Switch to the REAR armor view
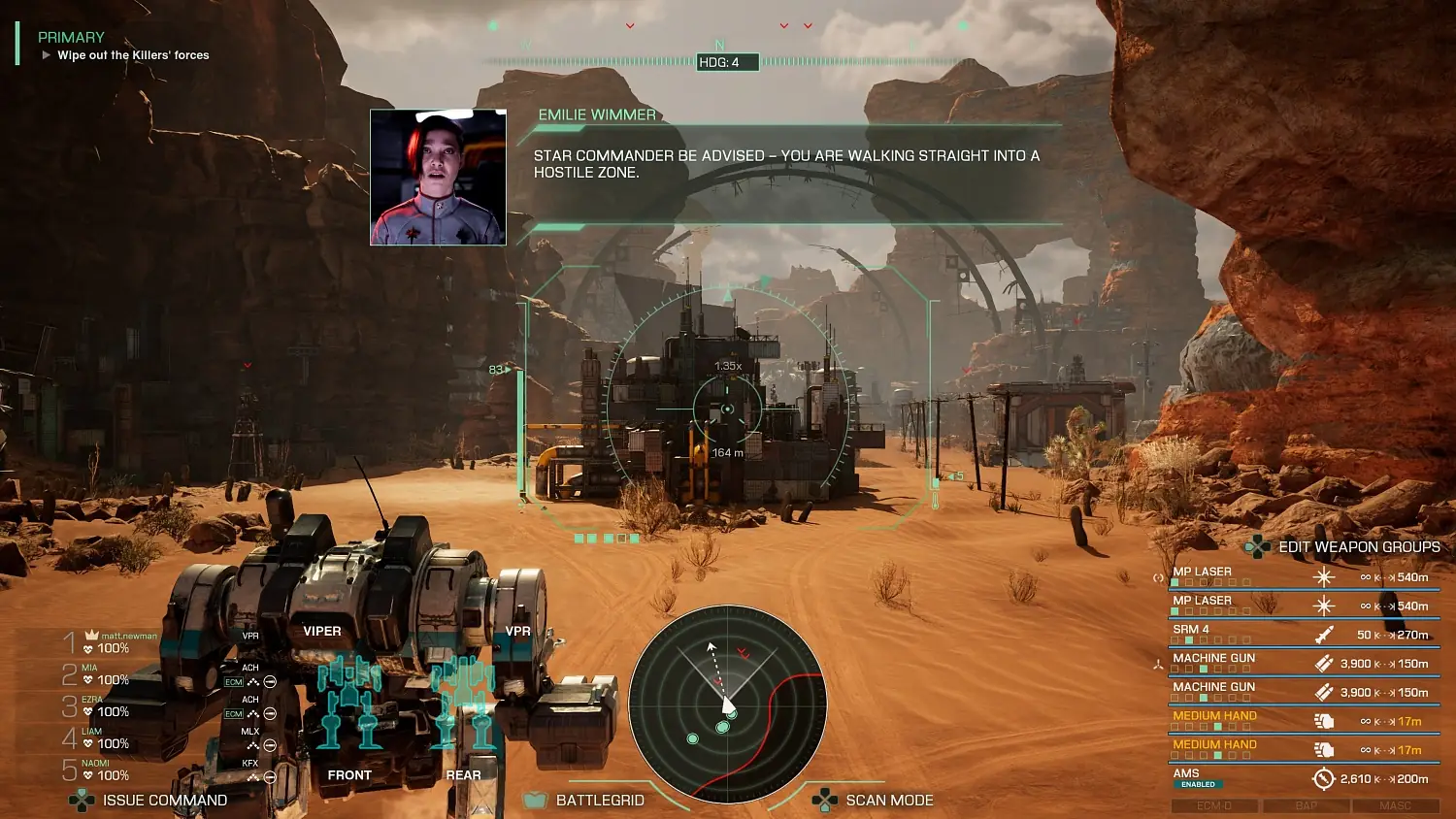Image resolution: width=1456 pixels, height=819 pixels. coord(463,774)
